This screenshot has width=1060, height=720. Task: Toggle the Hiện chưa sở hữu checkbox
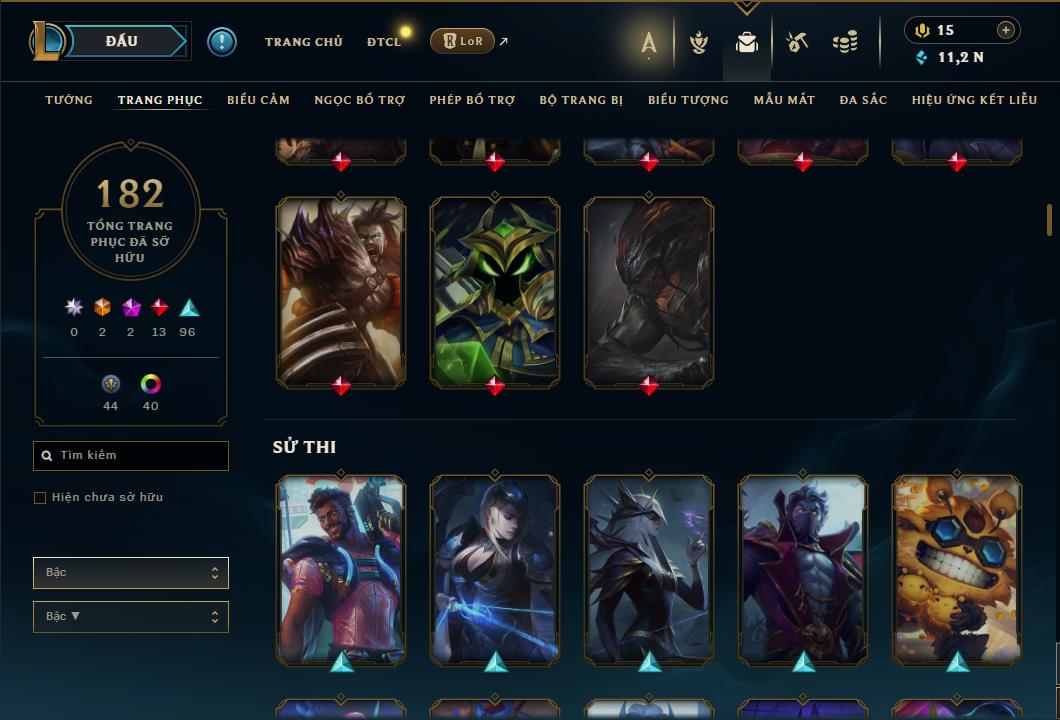click(x=40, y=498)
